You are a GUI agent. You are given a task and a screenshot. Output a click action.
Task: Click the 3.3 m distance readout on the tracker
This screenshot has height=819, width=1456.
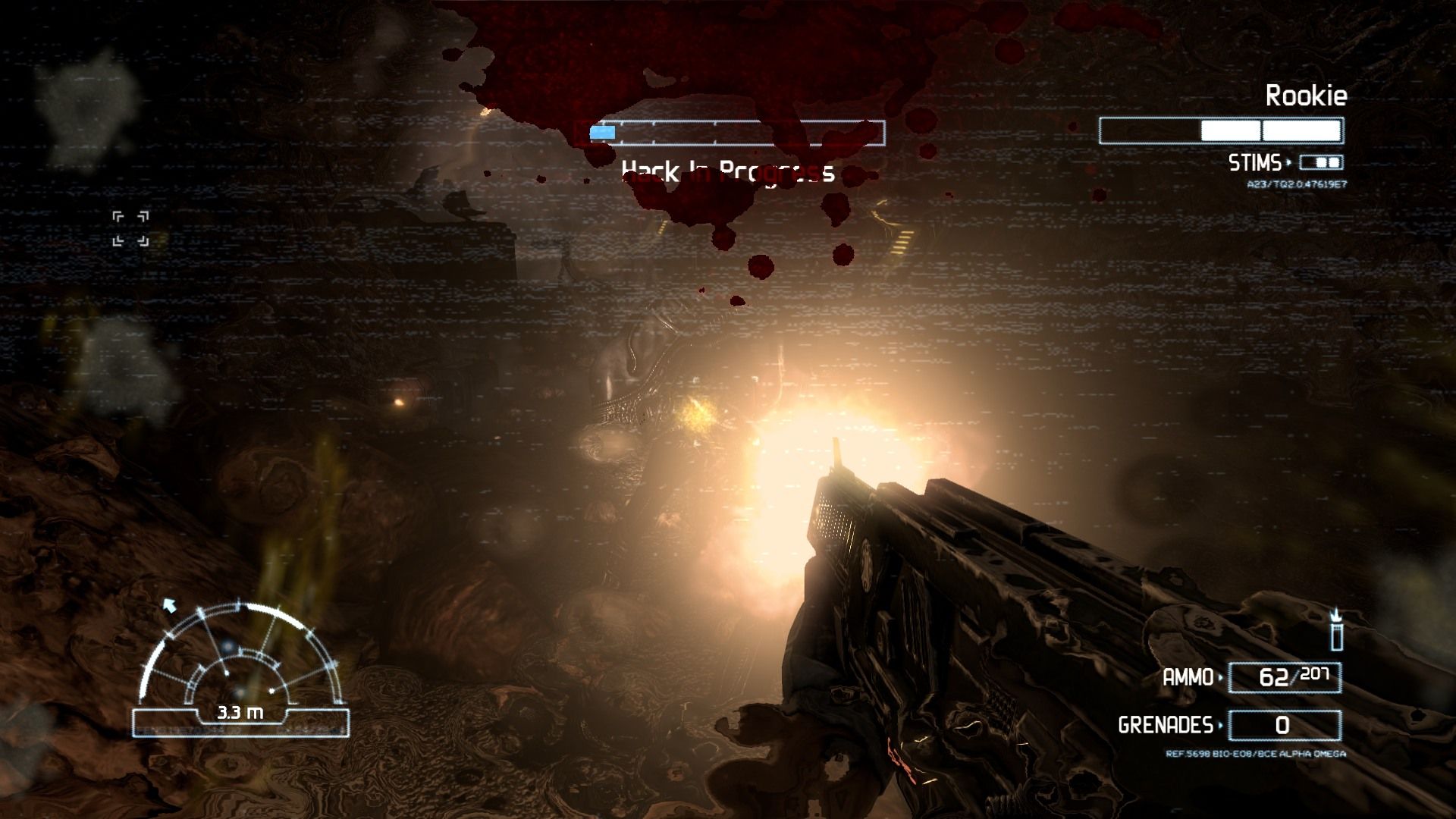pyautogui.click(x=241, y=713)
